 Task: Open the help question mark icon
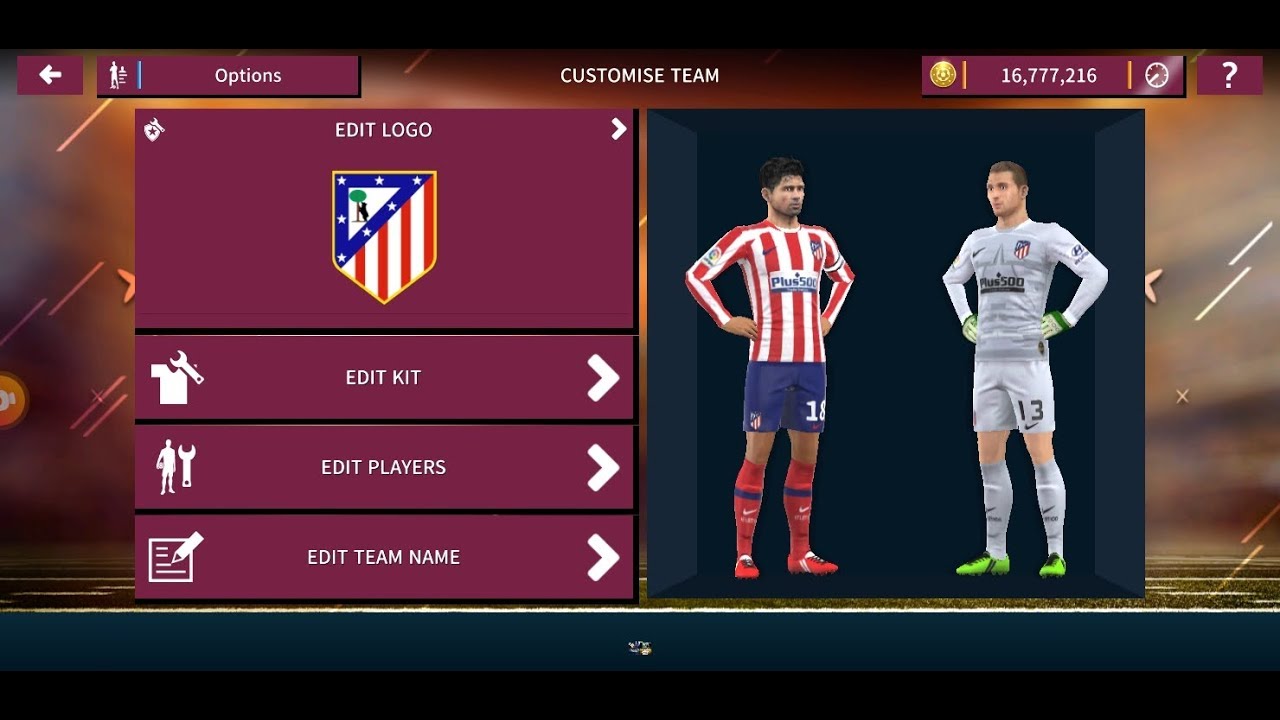click(1229, 75)
